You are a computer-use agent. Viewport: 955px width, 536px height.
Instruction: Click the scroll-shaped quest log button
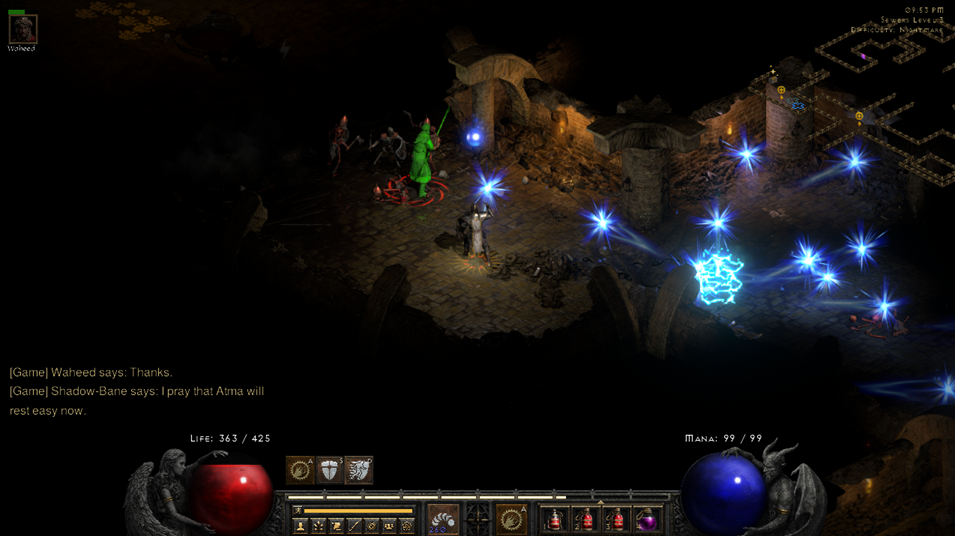pos(336,525)
